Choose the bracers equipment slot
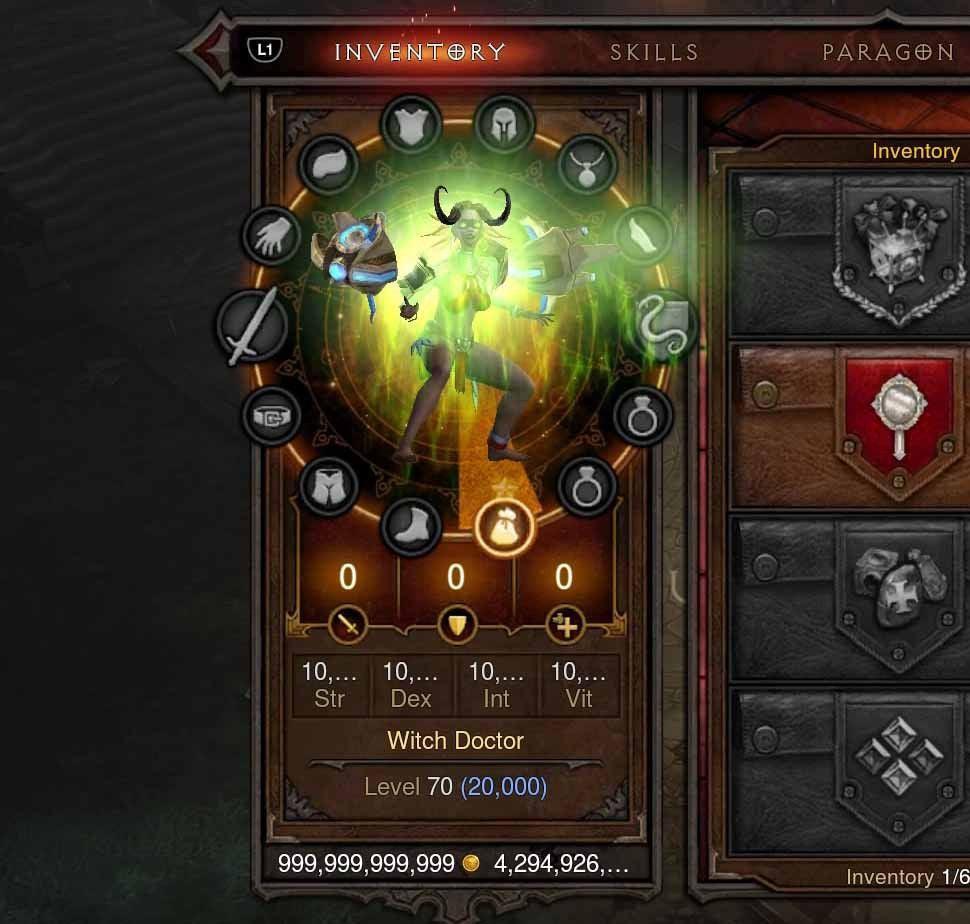 pos(642,237)
